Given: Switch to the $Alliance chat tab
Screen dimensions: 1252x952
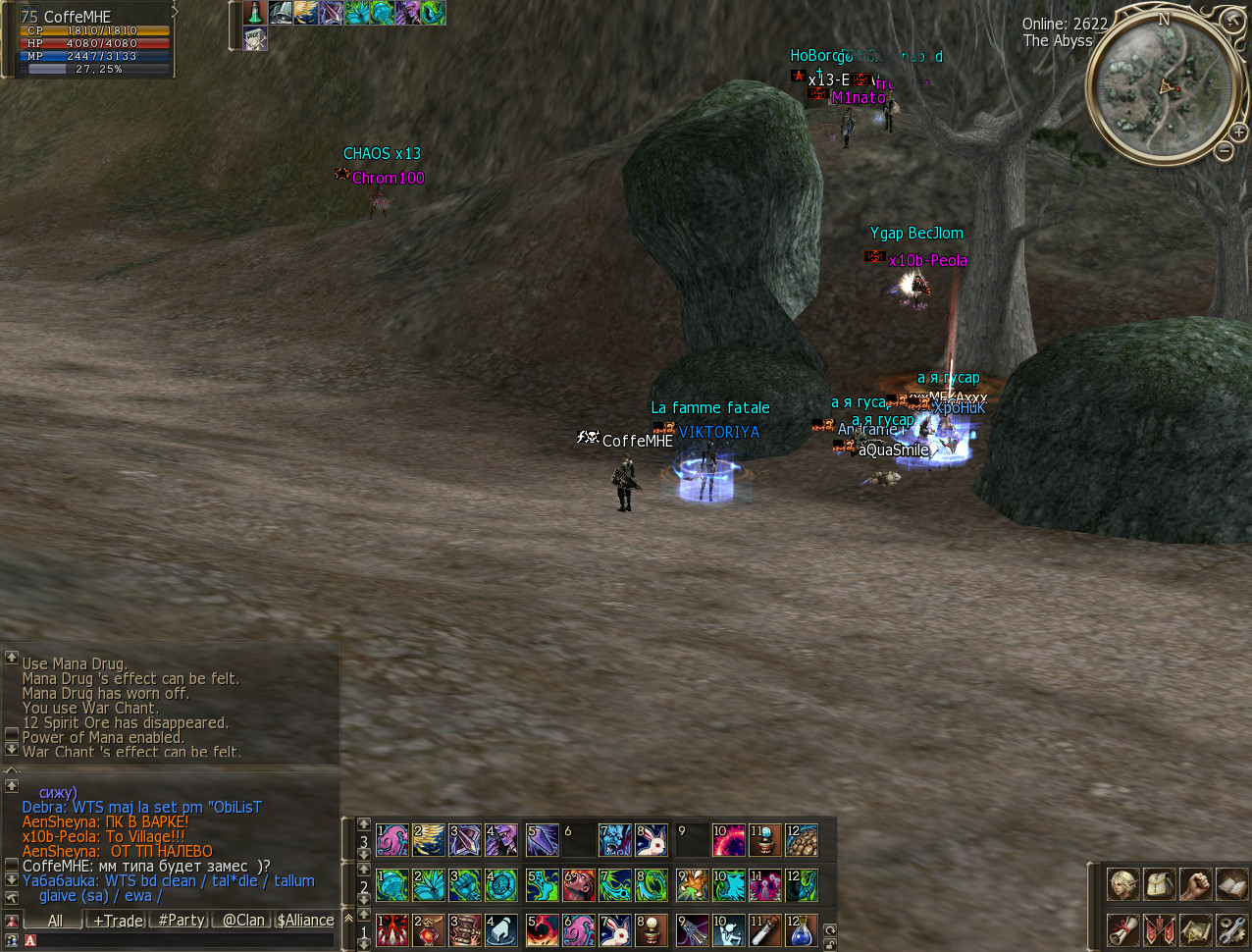Looking at the screenshot, I should pos(305,921).
